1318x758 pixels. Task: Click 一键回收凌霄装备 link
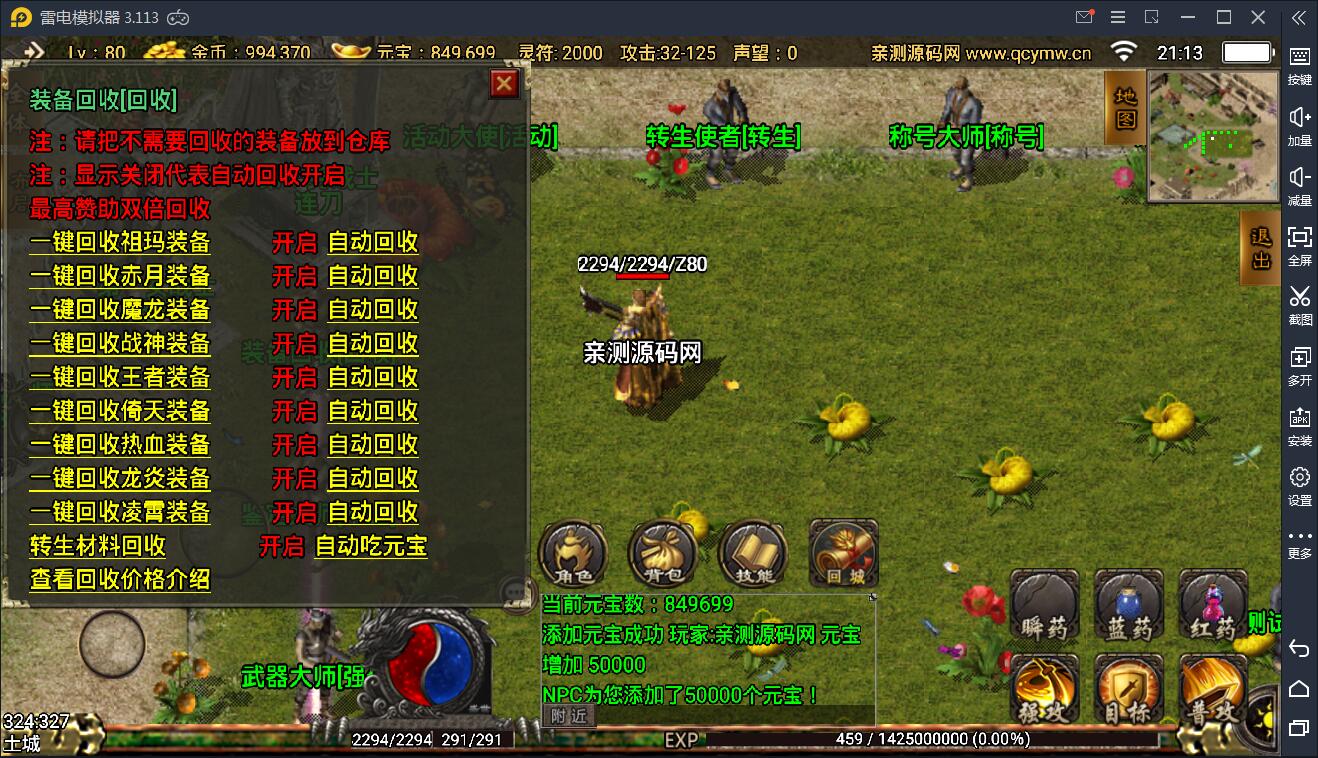(x=120, y=512)
